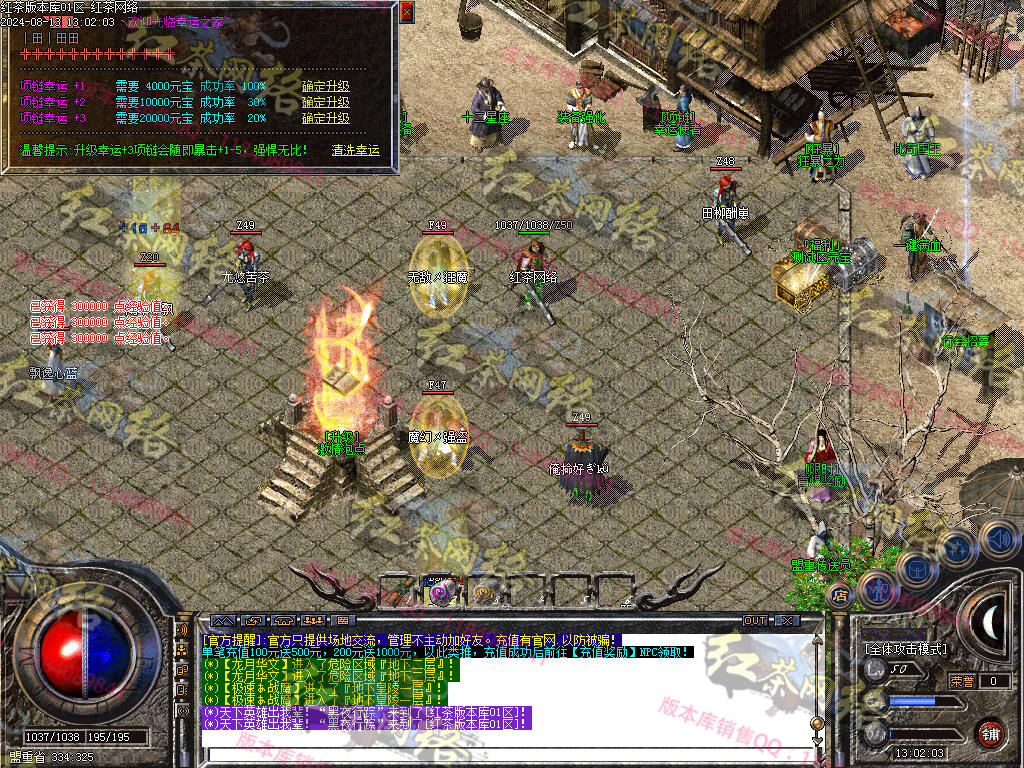Click the OUT button on chat bar
Image resolution: width=1024 pixels, height=768 pixels.
click(x=755, y=621)
